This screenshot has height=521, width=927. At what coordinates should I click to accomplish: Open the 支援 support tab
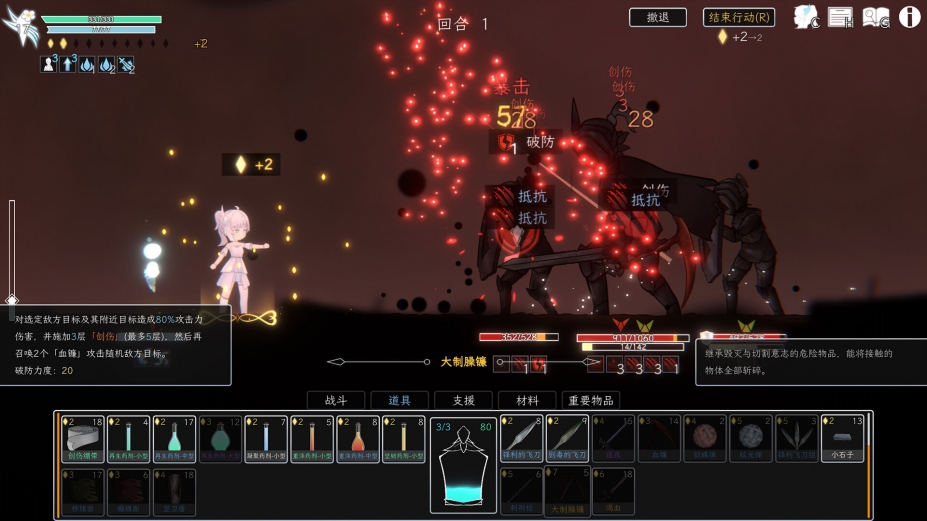pyautogui.click(x=463, y=400)
